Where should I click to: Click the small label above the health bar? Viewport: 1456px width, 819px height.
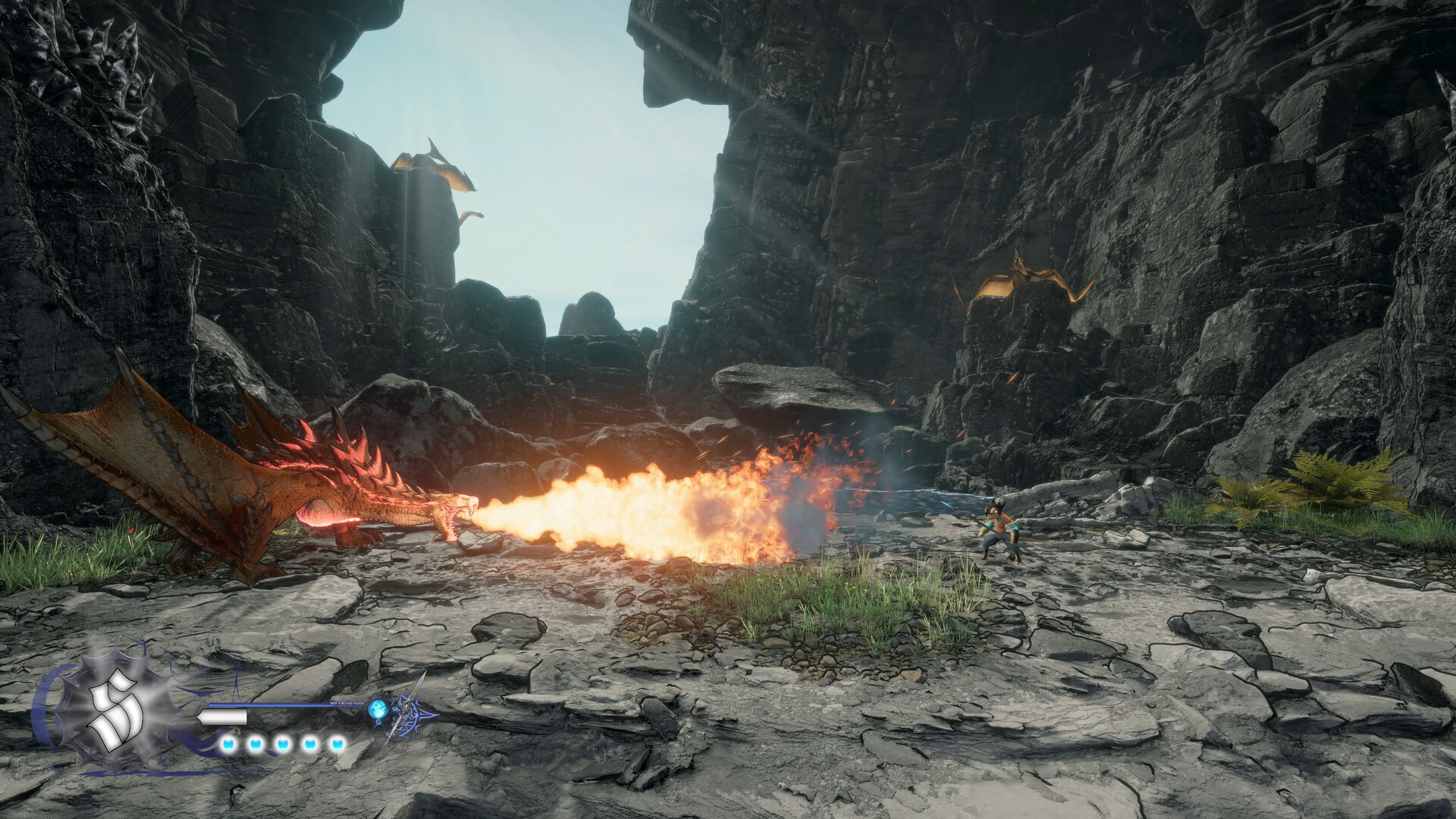[347, 704]
